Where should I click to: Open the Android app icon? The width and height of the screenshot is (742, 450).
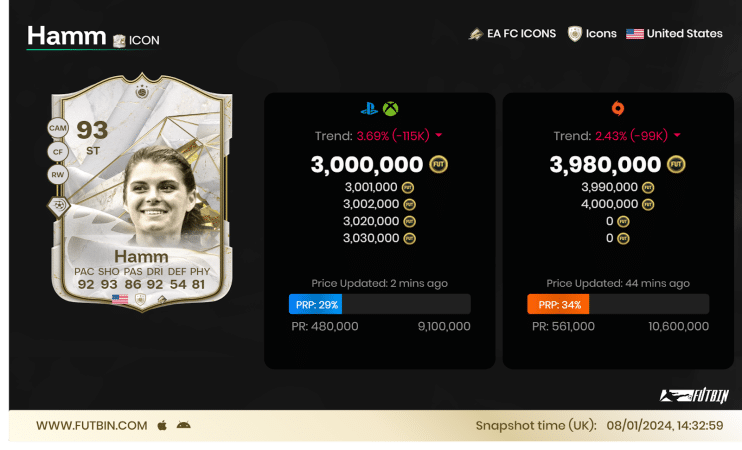click(183, 426)
